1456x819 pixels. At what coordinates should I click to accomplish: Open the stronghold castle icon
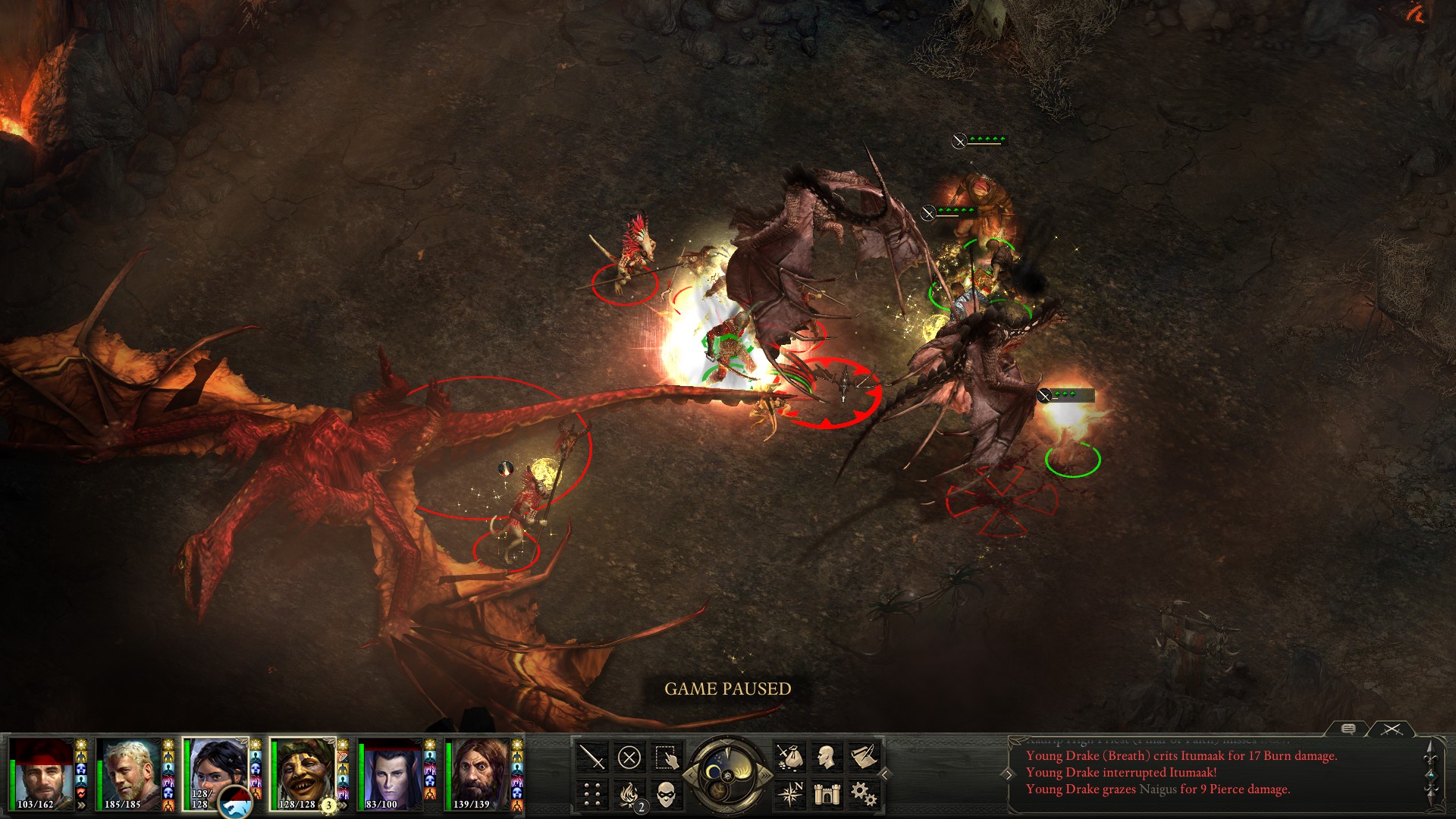827,794
